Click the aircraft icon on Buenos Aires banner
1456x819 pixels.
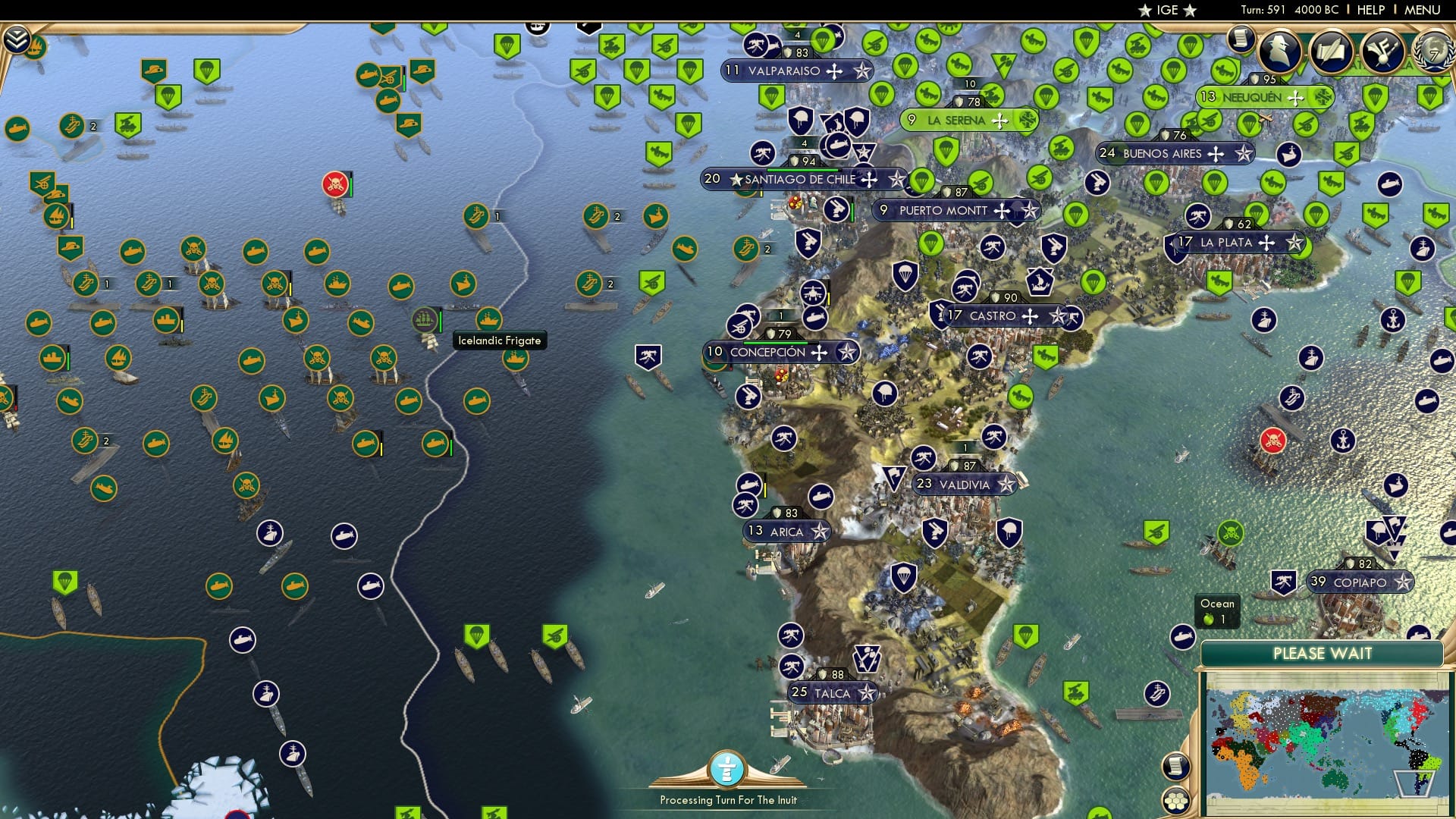tap(1217, 152)
